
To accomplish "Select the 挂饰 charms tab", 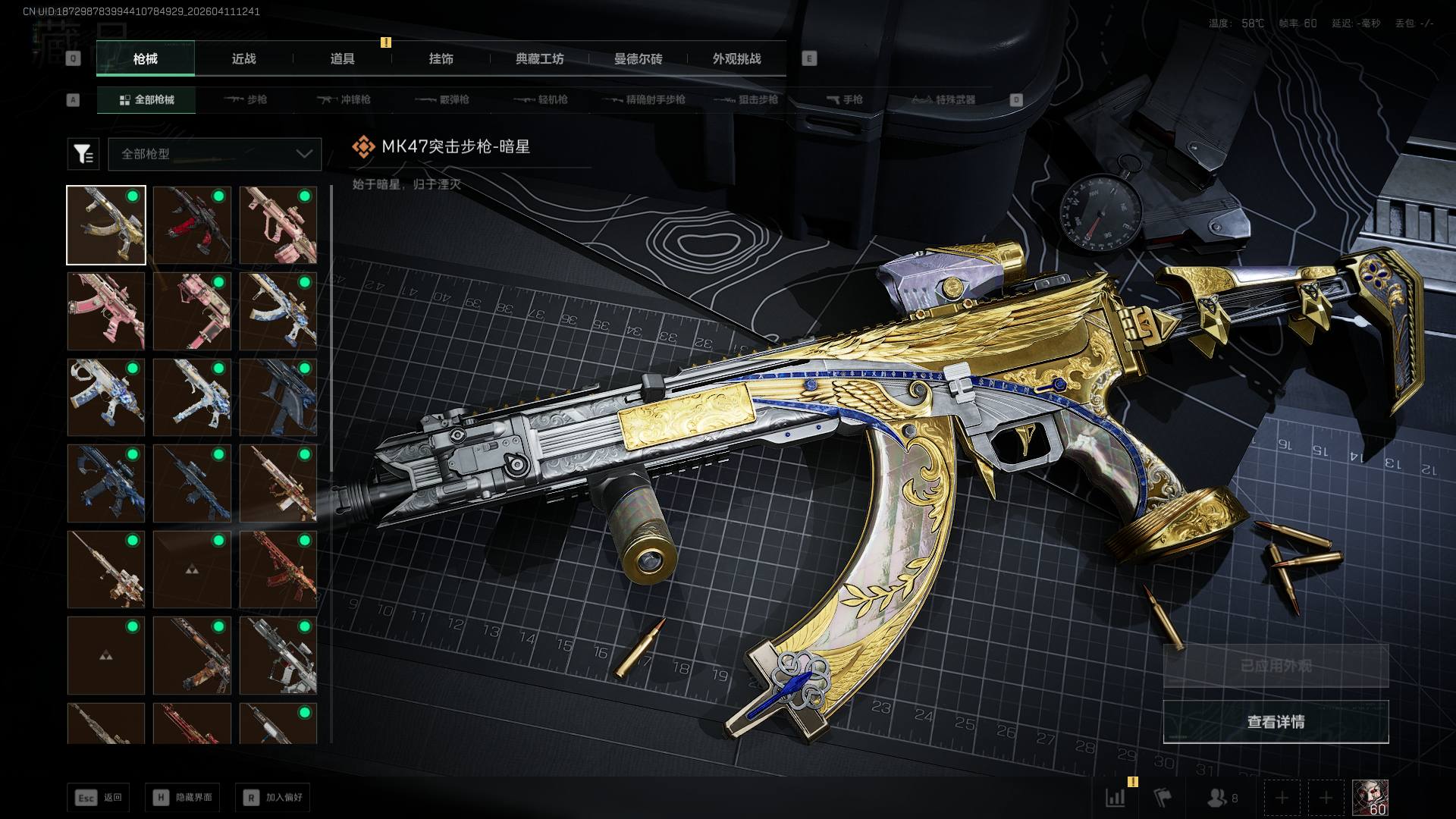I will [x=441, y=58].
